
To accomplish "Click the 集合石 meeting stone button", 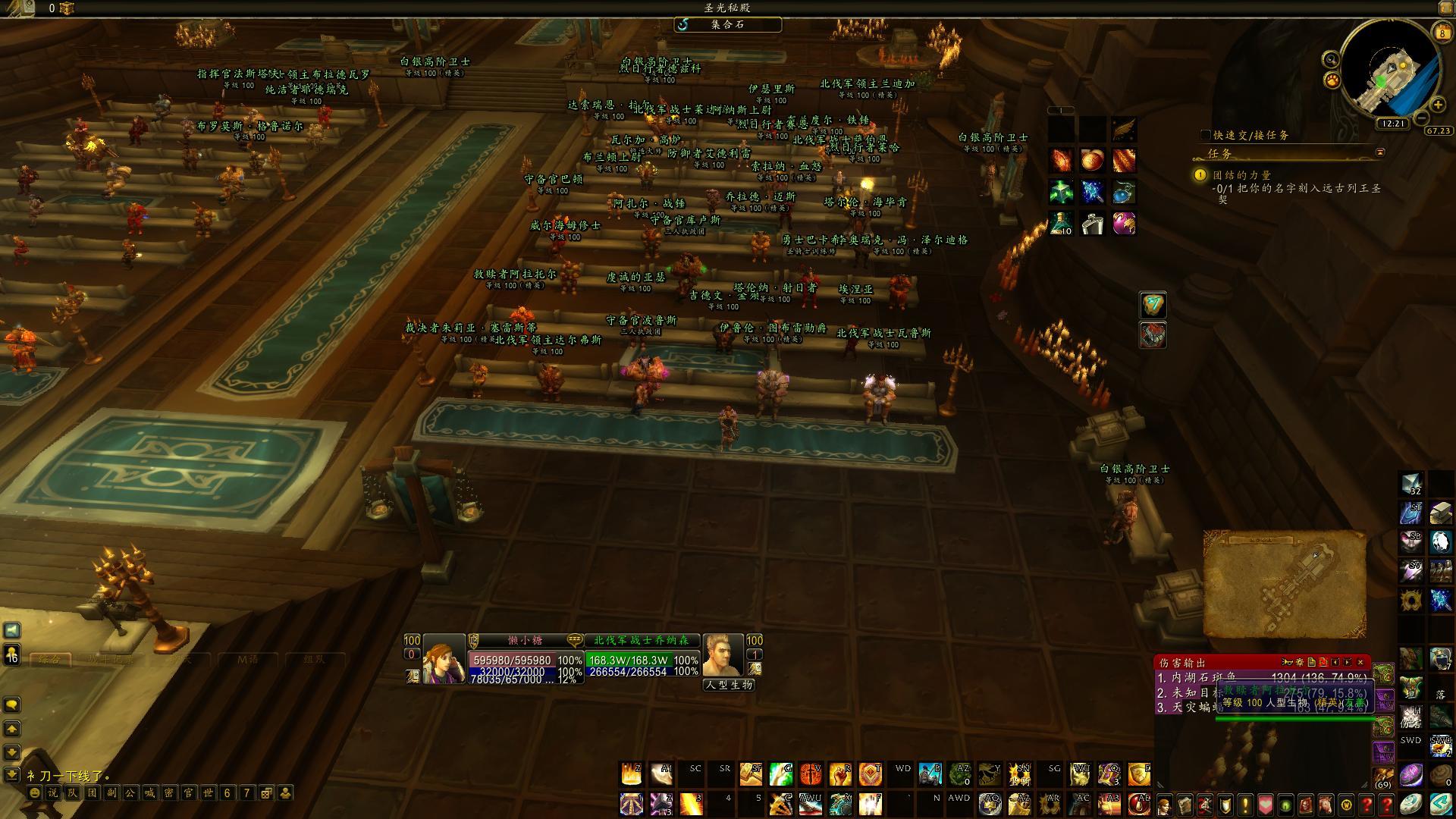I will [x=727, y=24].
